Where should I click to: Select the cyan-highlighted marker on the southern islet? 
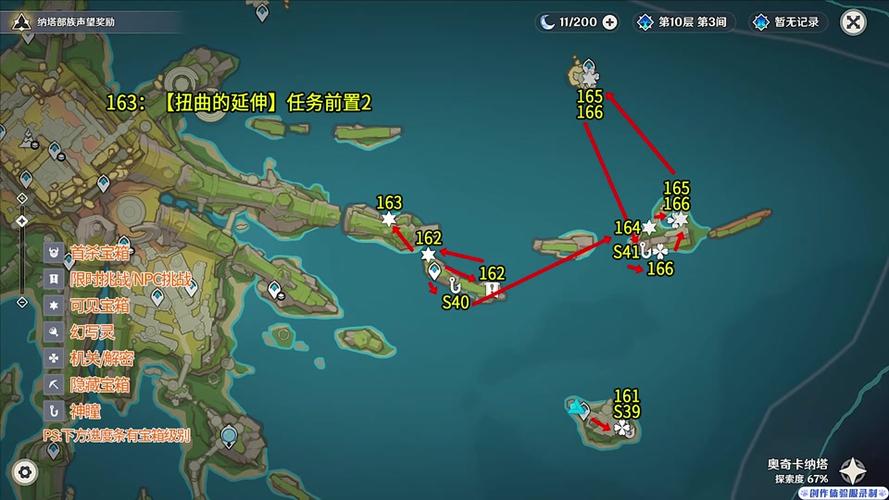tap(576, 408)
